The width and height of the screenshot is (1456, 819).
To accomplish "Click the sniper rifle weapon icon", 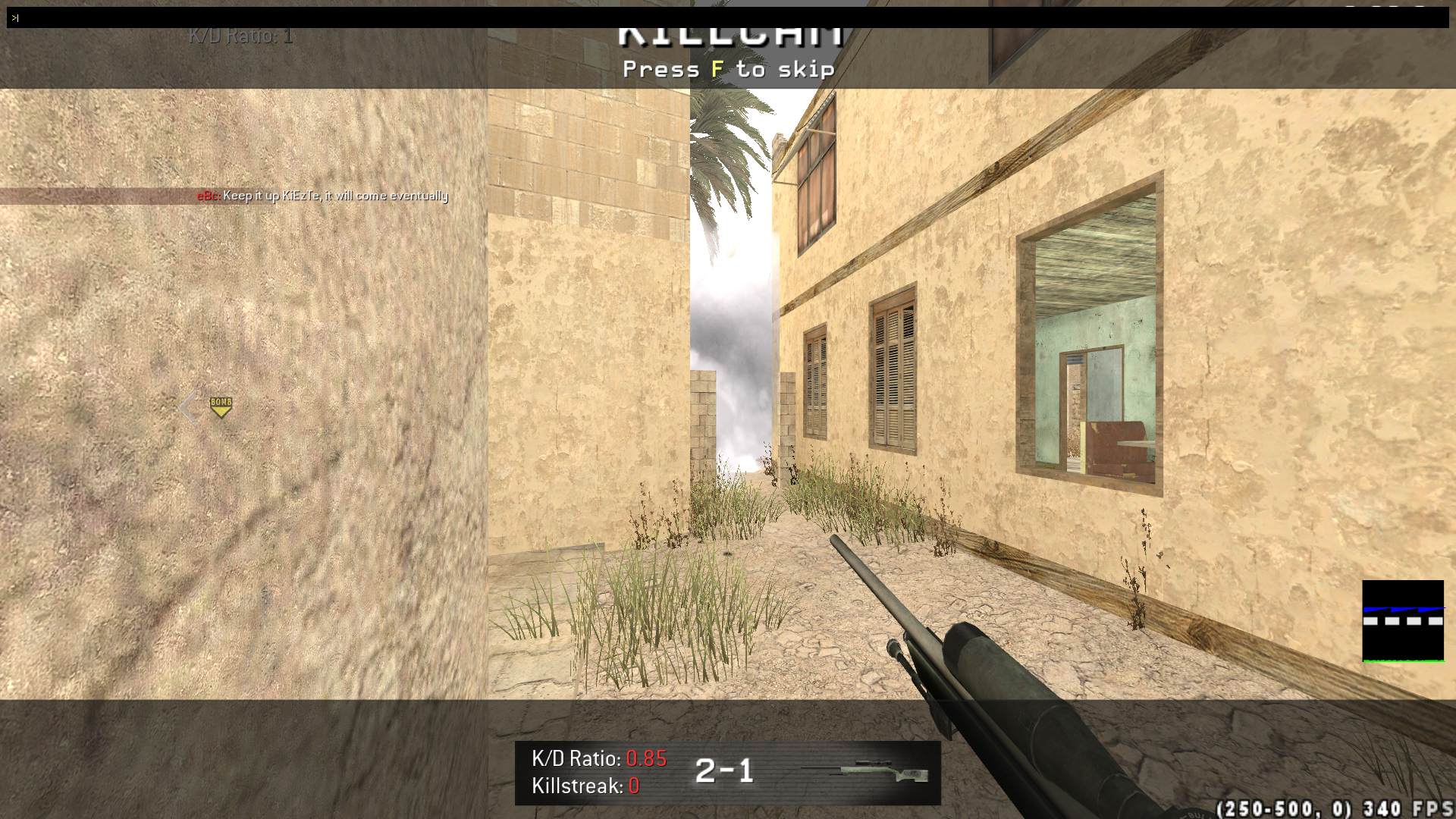I will [865, 771].
